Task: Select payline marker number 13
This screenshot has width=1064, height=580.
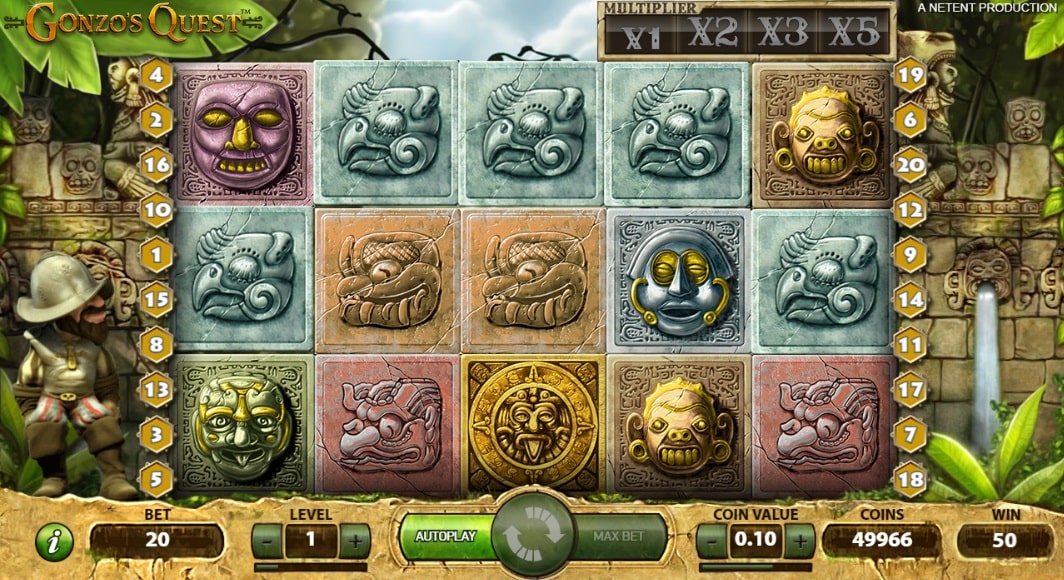Action: [156, 389]
